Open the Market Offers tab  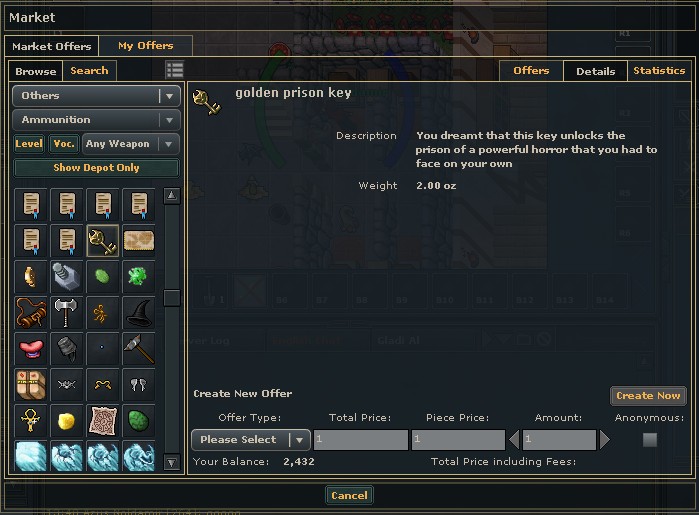tap(52, 46)
